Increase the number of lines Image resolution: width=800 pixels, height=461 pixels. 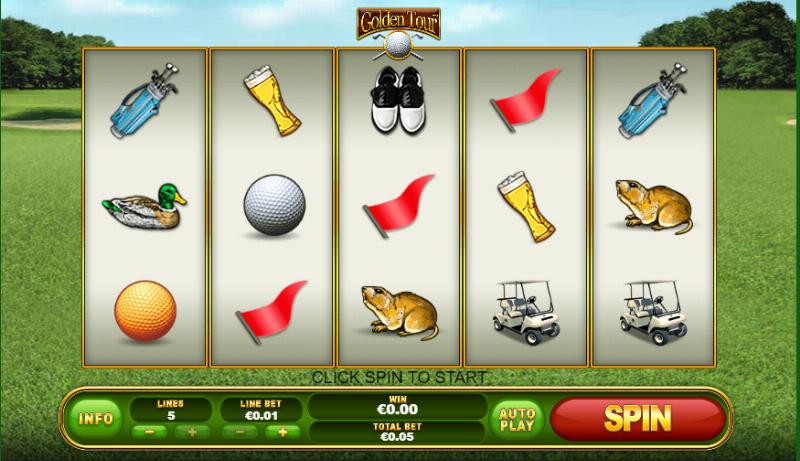pyautogui.click(x=191, y=432)
